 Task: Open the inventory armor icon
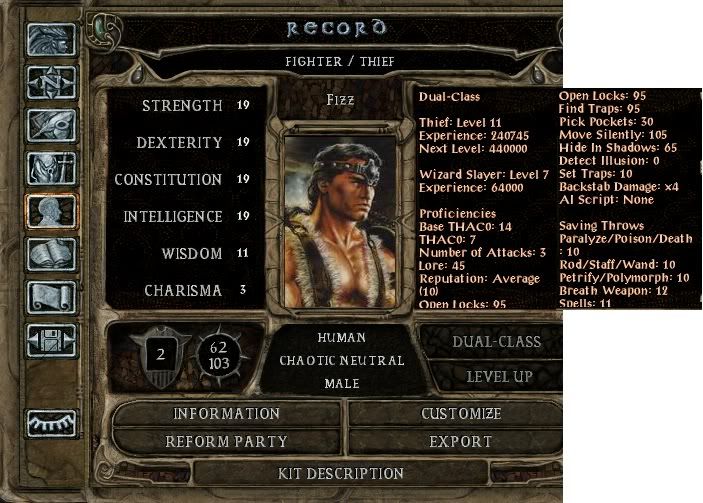point(47,168)
